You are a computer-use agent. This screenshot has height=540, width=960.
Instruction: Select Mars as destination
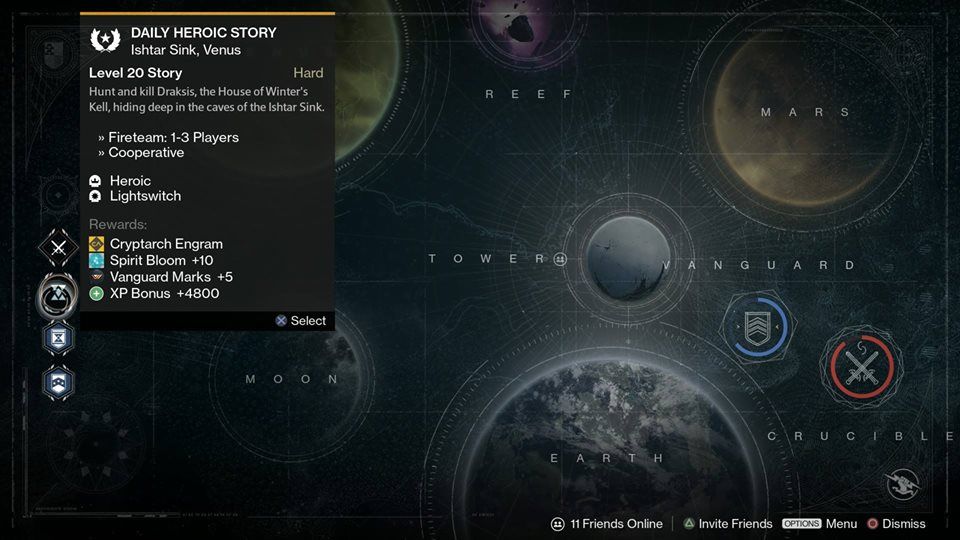tap(788, 110)
